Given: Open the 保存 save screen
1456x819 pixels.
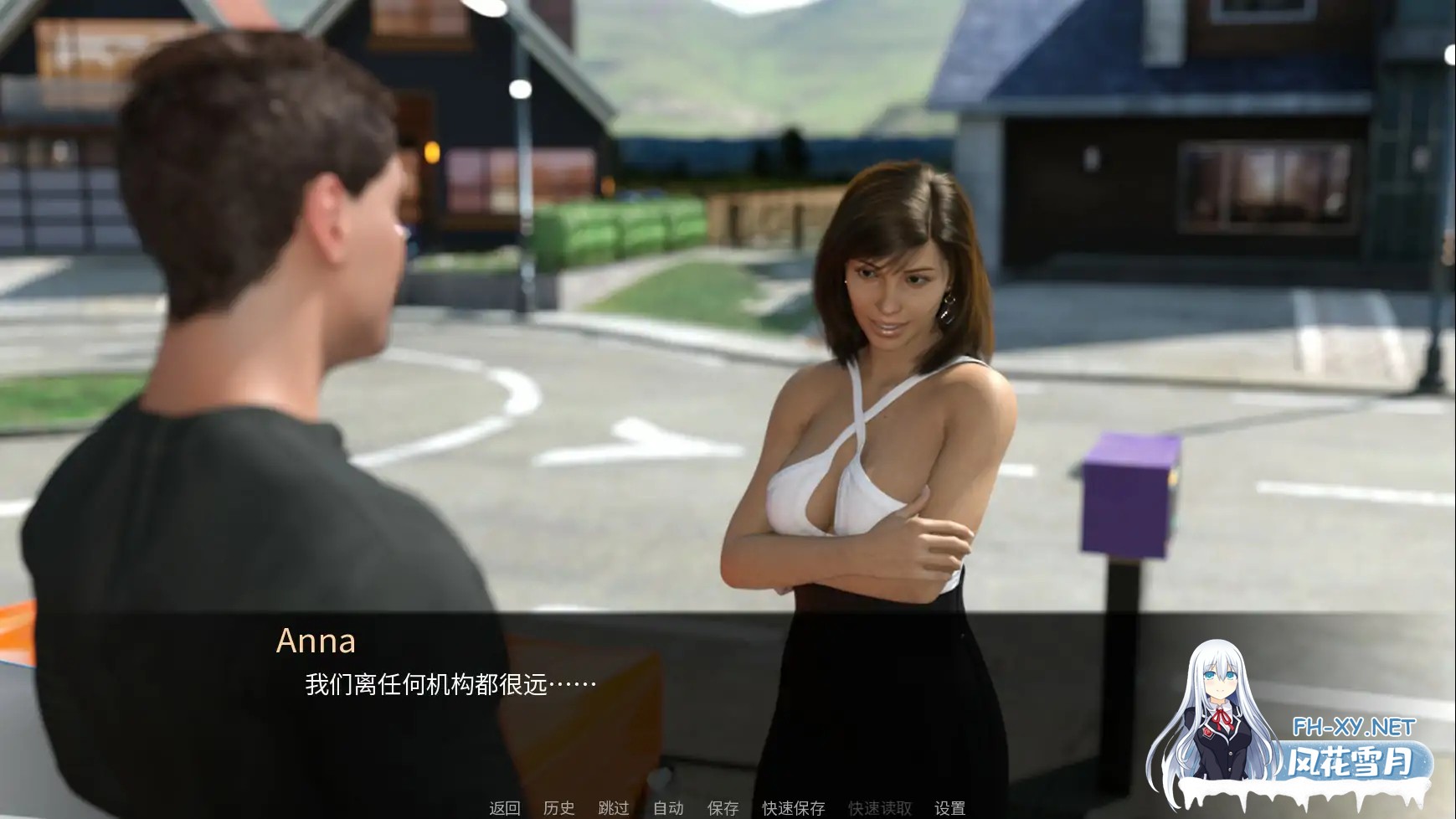Looking at the screenshot, I should (x=721, y=808).
